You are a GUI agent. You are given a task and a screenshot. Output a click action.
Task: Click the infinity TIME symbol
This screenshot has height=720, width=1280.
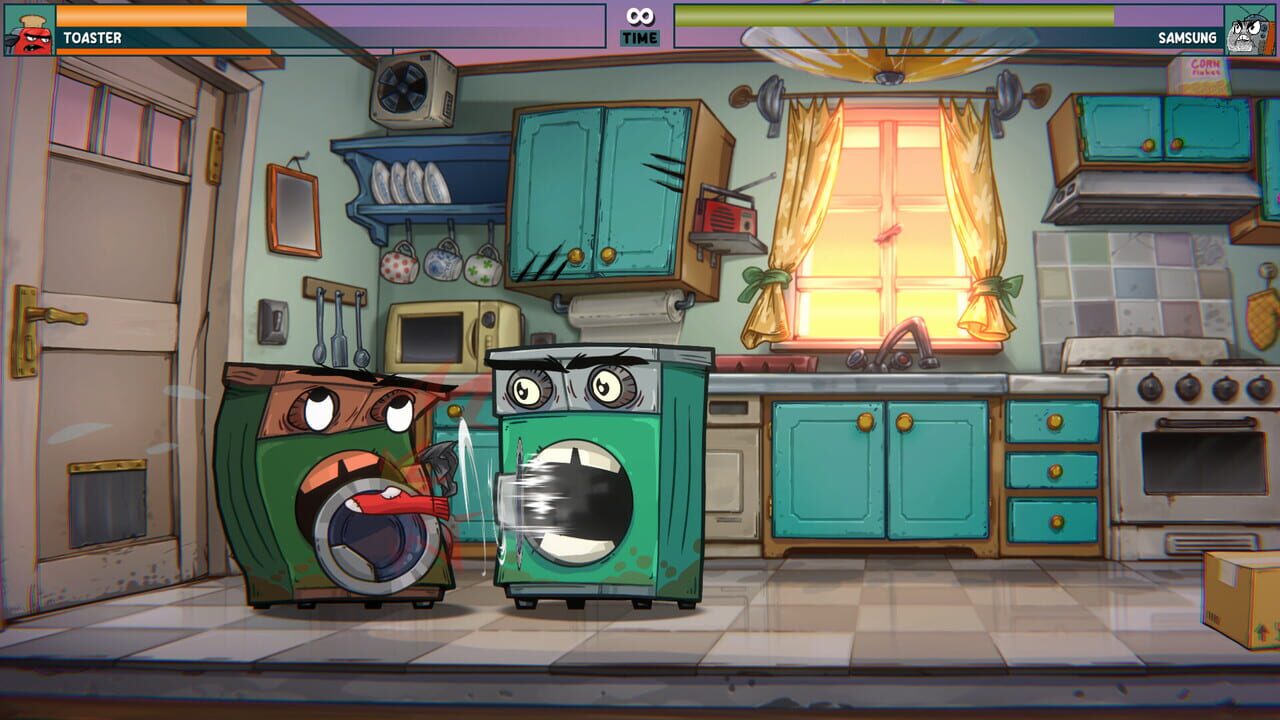(x=639, y=15)
